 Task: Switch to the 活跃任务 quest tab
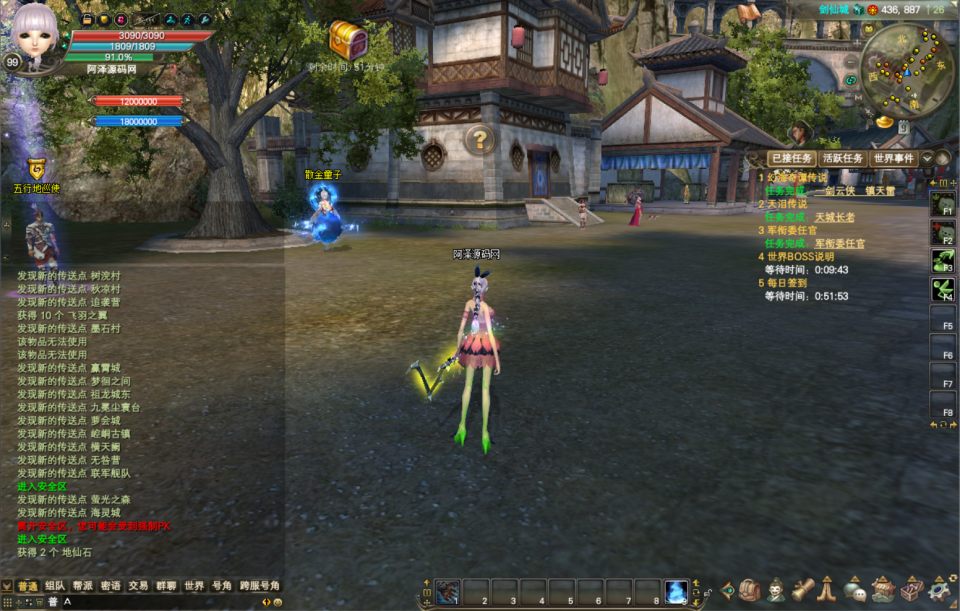[842, 159]
